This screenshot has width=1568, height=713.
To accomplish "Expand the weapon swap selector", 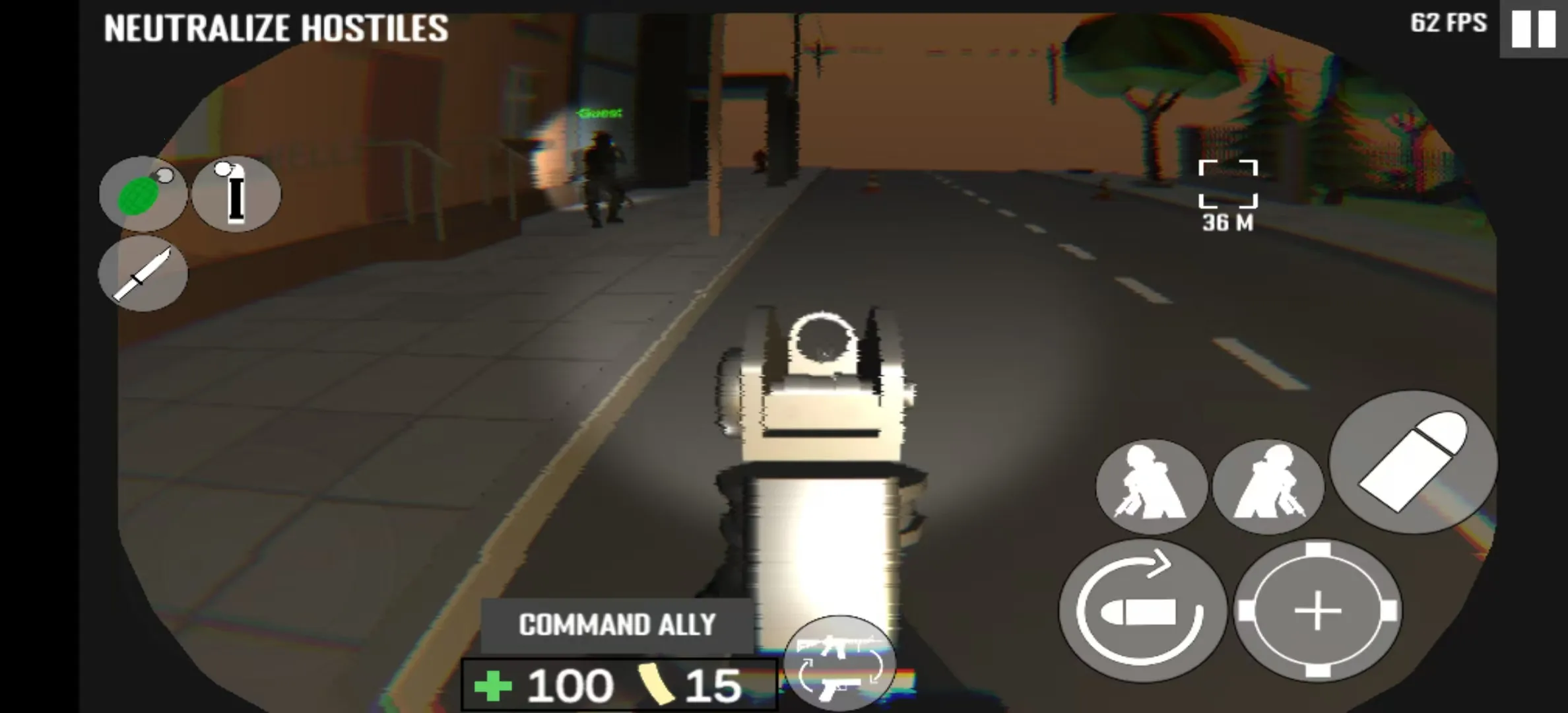I will click(839, 660).
